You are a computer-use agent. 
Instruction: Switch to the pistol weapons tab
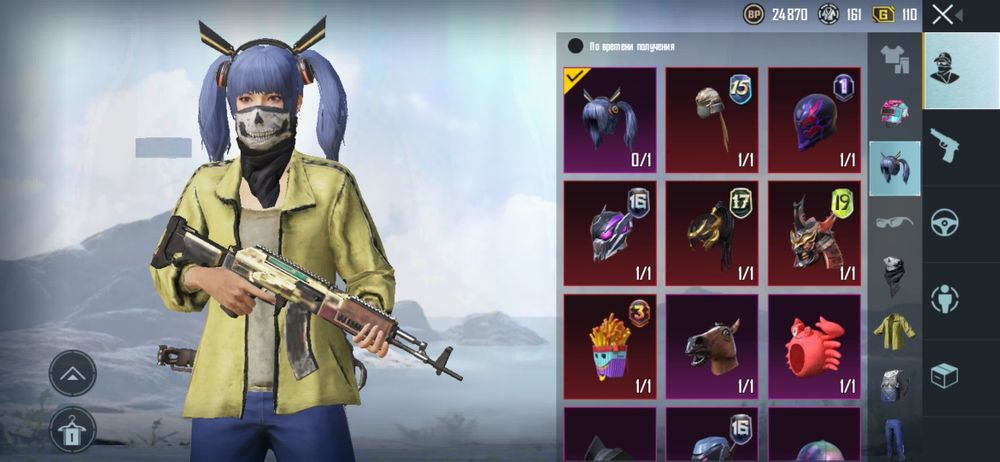[x=945, y=145]
